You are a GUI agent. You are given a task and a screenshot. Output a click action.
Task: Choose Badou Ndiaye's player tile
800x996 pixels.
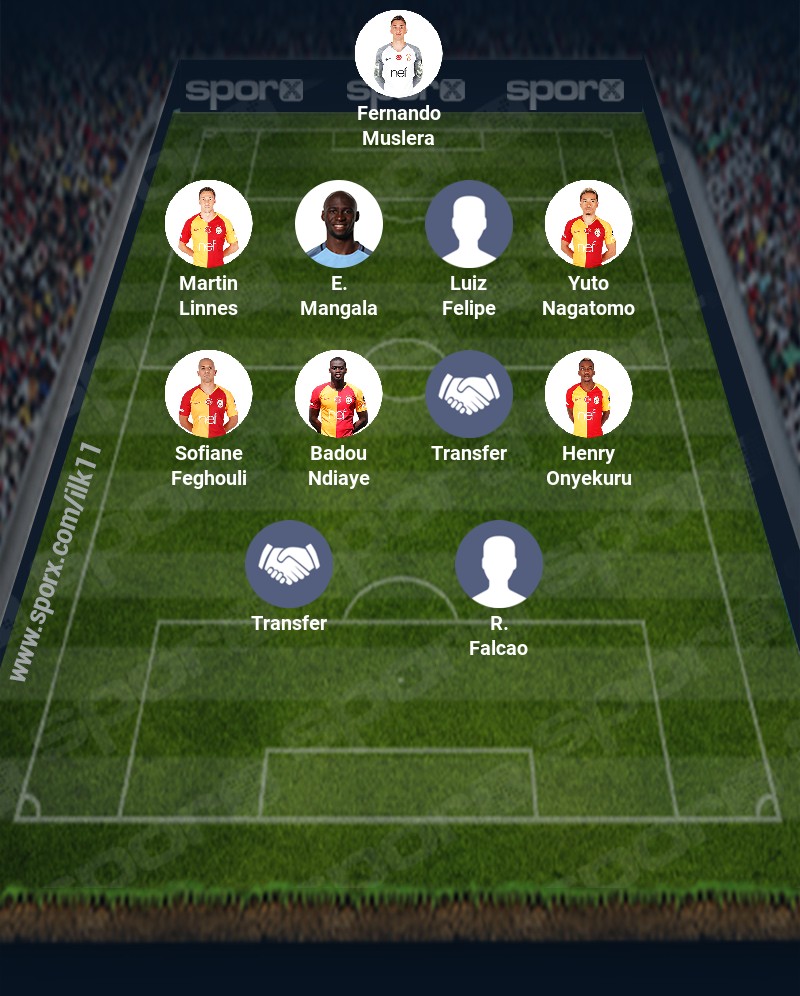[339, 394]
